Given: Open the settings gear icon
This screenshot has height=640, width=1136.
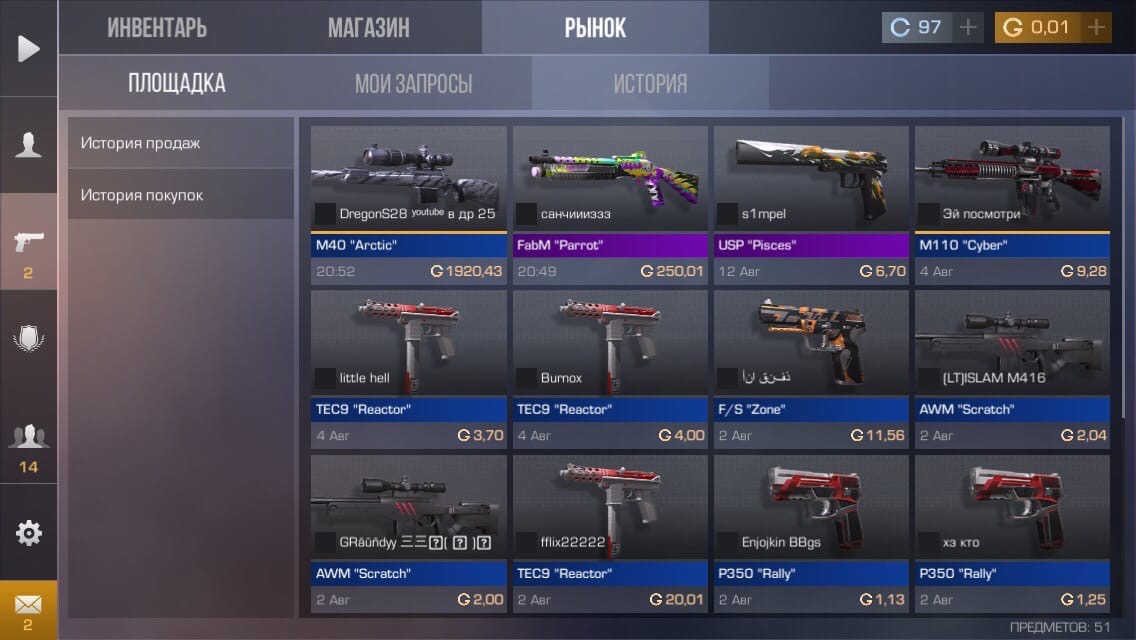Looking at the screenshot, I should (29, 533).
